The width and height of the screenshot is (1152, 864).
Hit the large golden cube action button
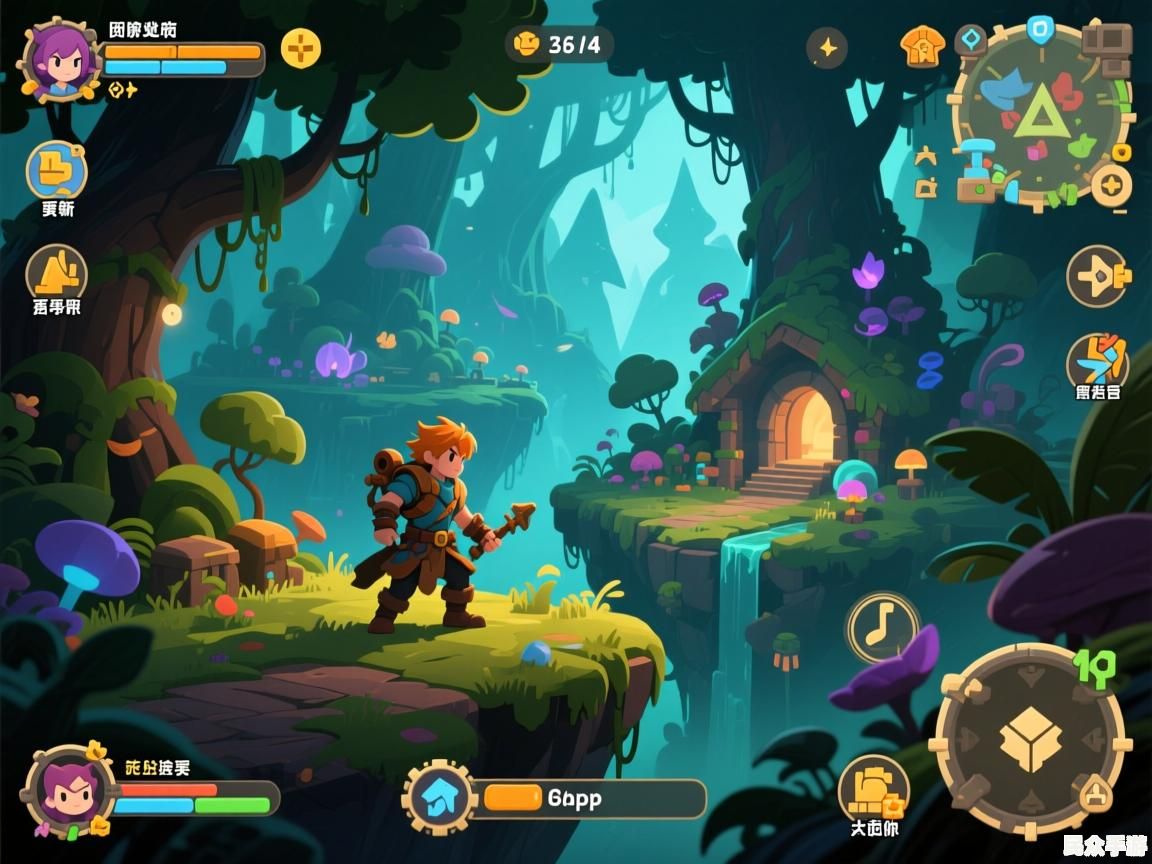click(x=1030, y=742)
